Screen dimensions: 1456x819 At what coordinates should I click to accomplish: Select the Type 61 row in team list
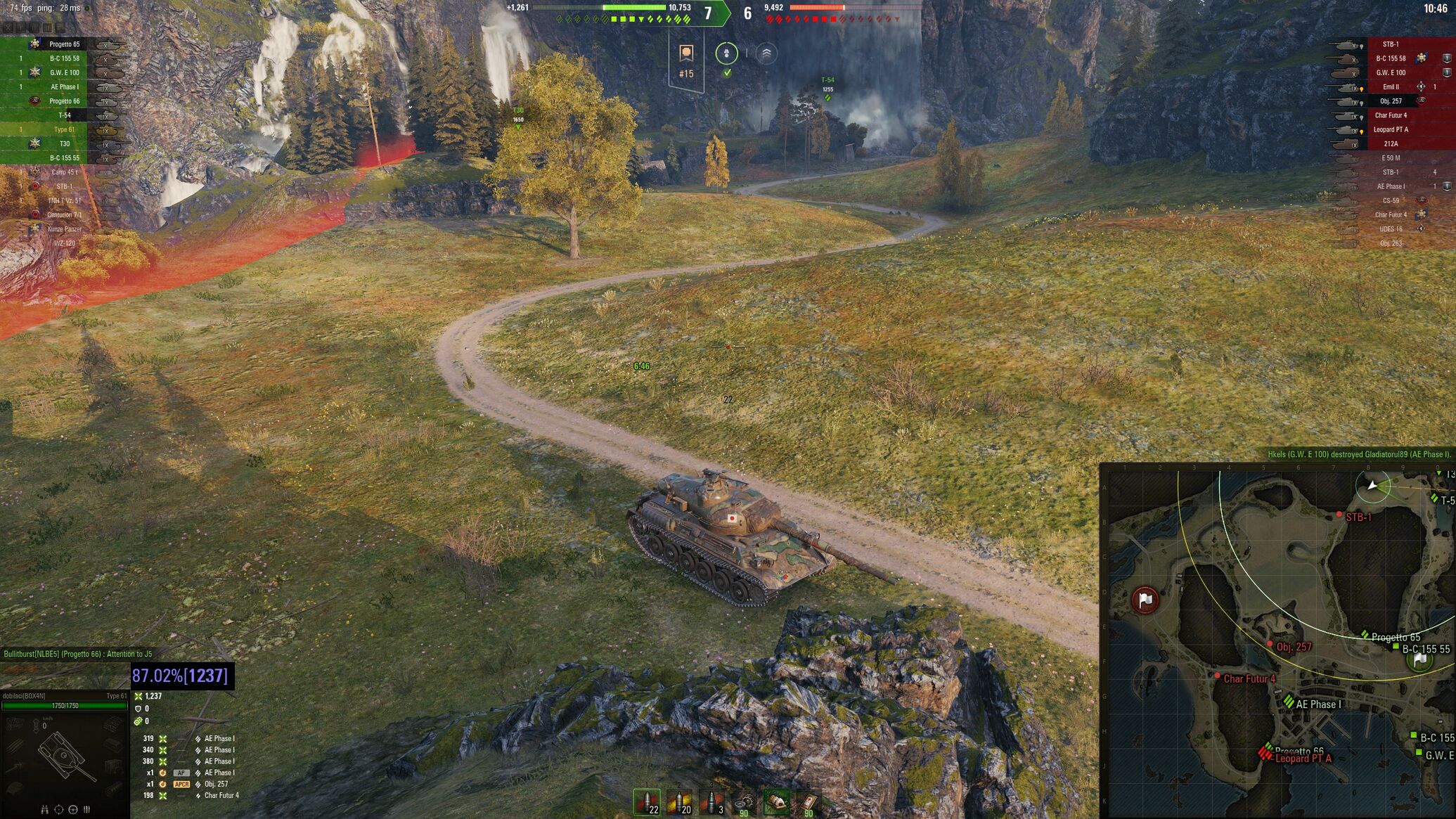pyautogui.click(x=64, y=129)
